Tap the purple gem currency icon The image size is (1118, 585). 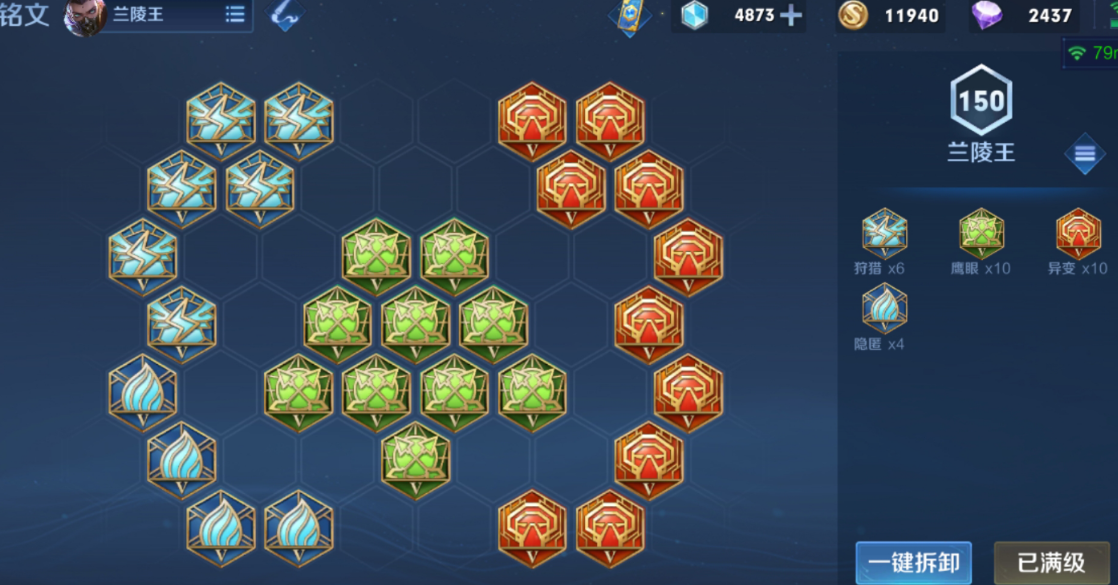[x=987, y=15]
